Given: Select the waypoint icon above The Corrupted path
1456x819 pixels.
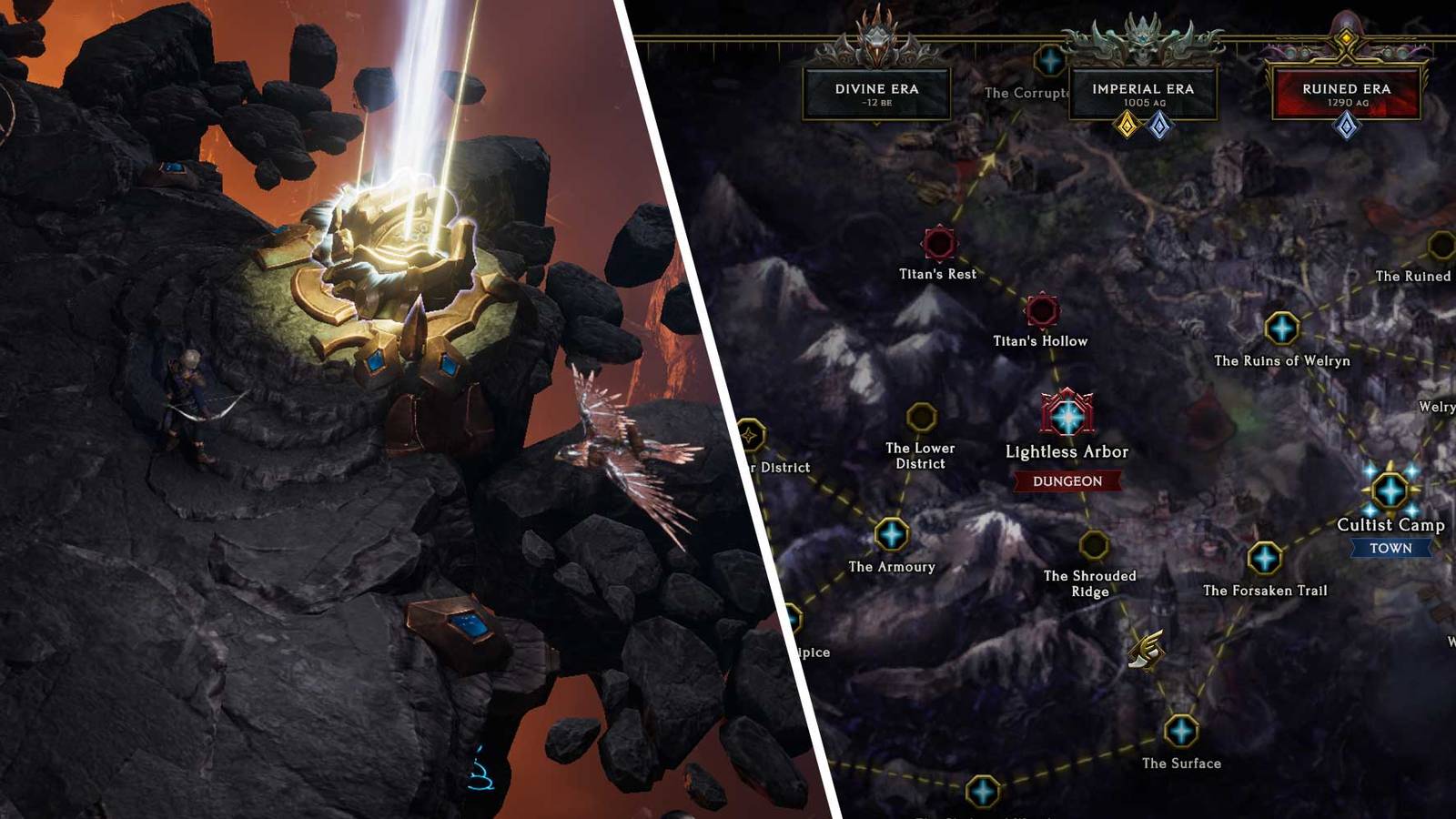Looking at the screenshot, I should coord(1051,62).
